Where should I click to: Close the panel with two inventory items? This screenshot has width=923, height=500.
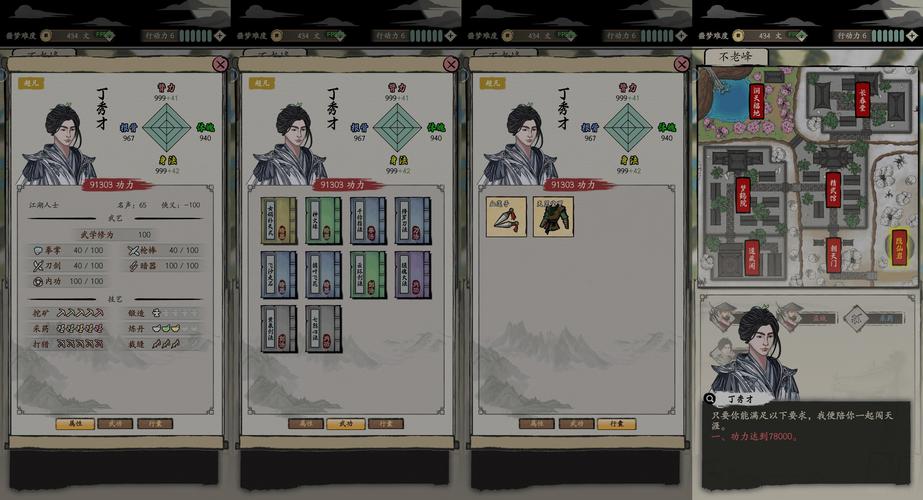[681, 64]
